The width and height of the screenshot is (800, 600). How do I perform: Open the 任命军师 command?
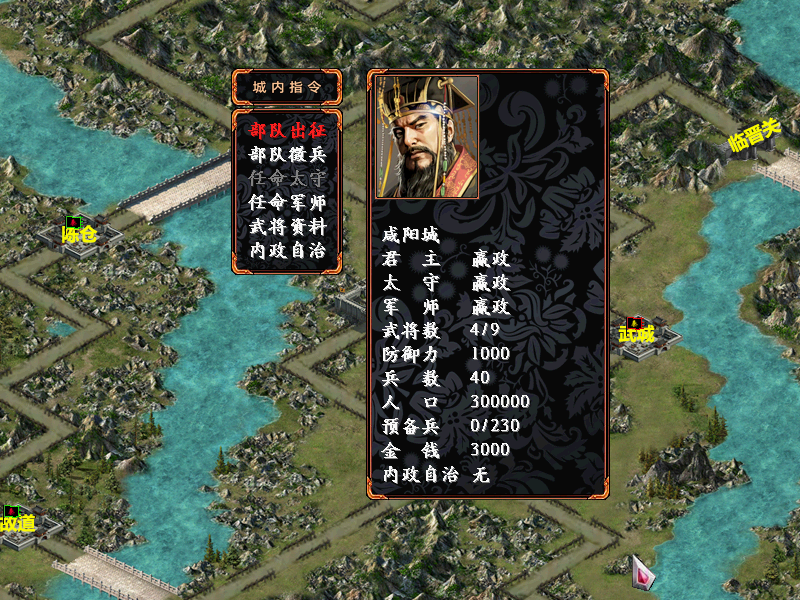pos(288,202)
